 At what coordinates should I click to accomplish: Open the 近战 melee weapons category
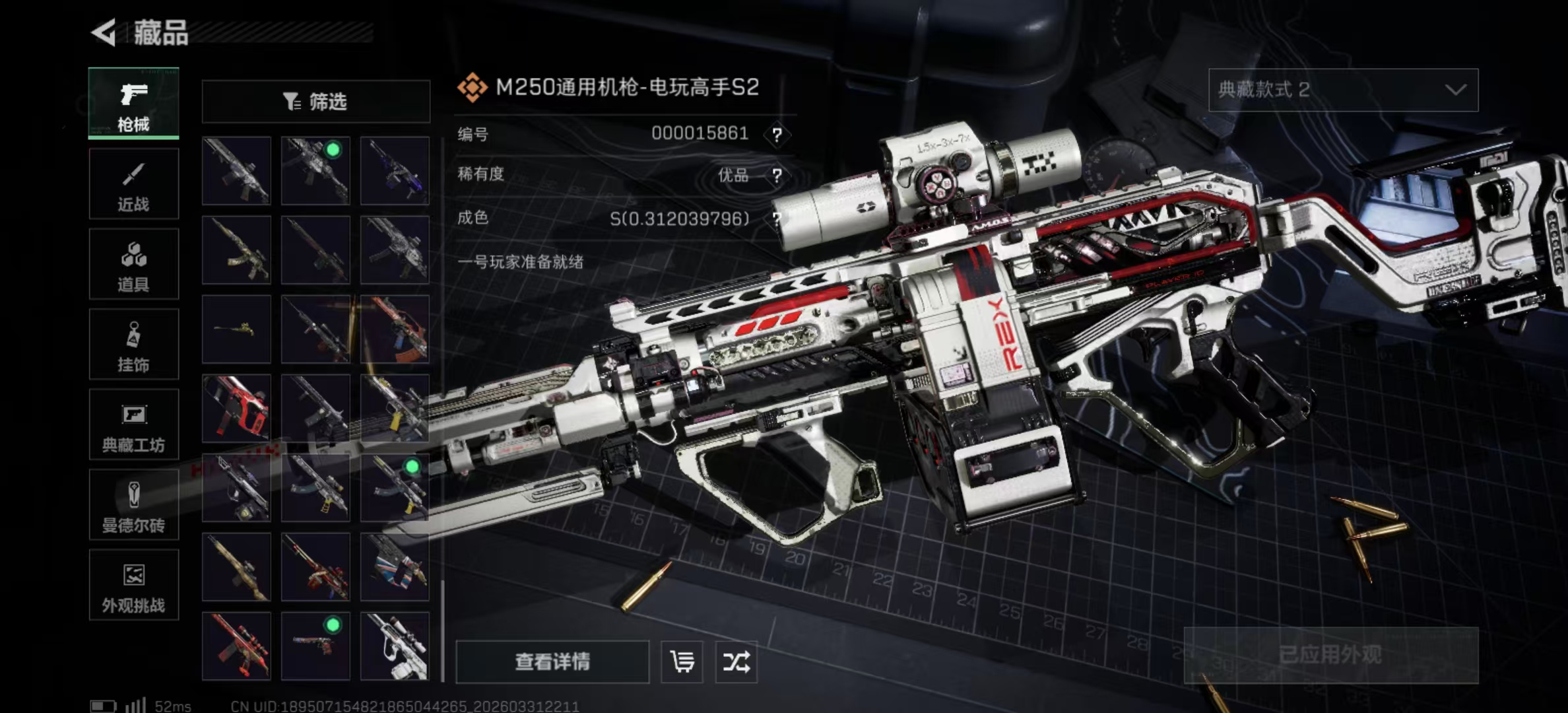pos(133,183)
